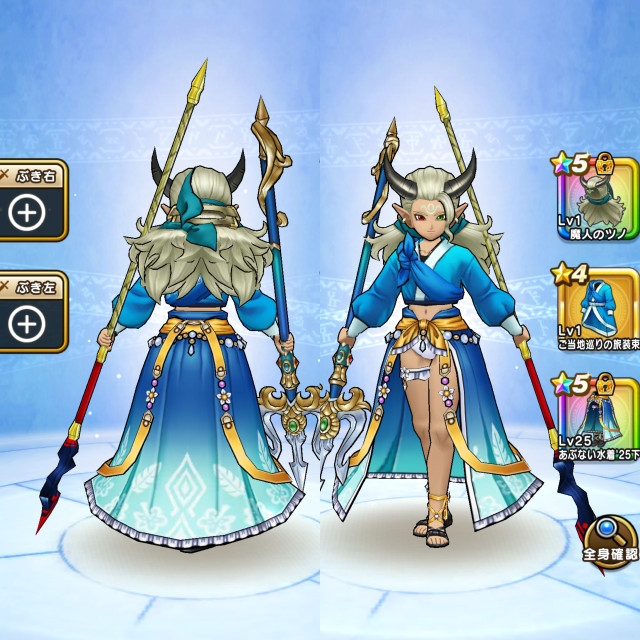Open the ご当地巡りの旅装束 blue robe slot

tap(595, 308)
